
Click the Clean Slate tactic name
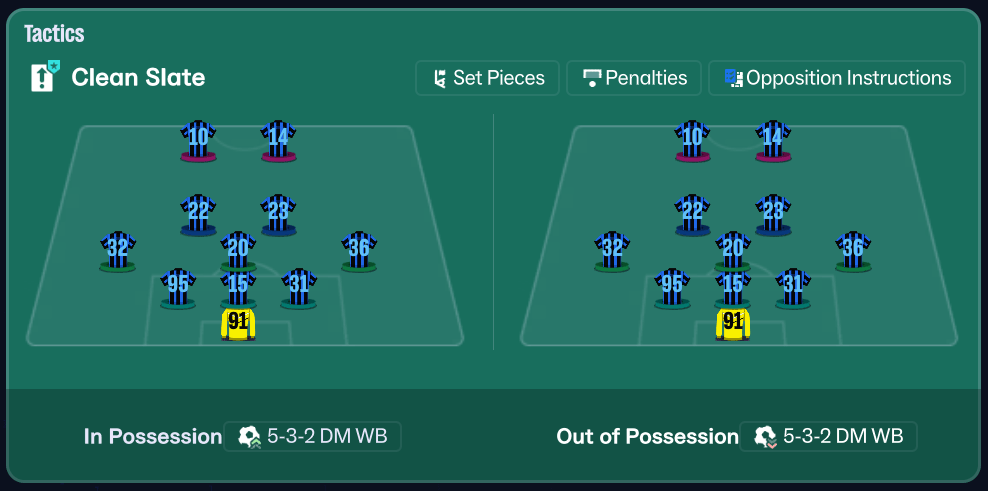[138, 77]
